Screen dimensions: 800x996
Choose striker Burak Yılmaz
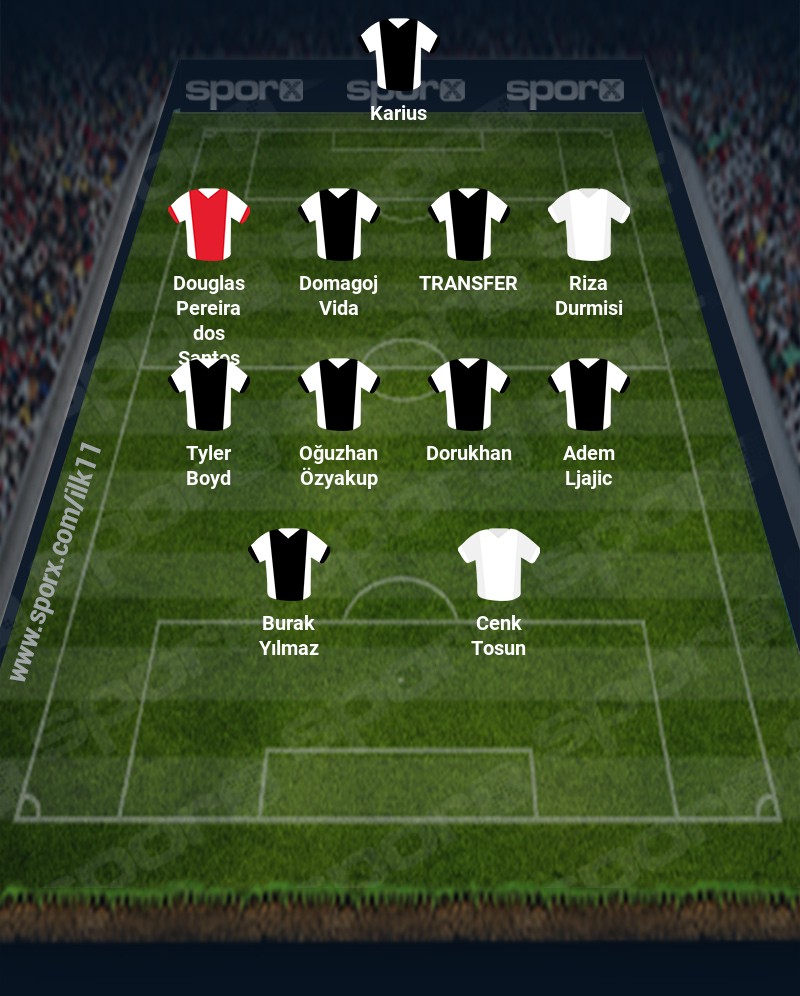tap(288, 565)
